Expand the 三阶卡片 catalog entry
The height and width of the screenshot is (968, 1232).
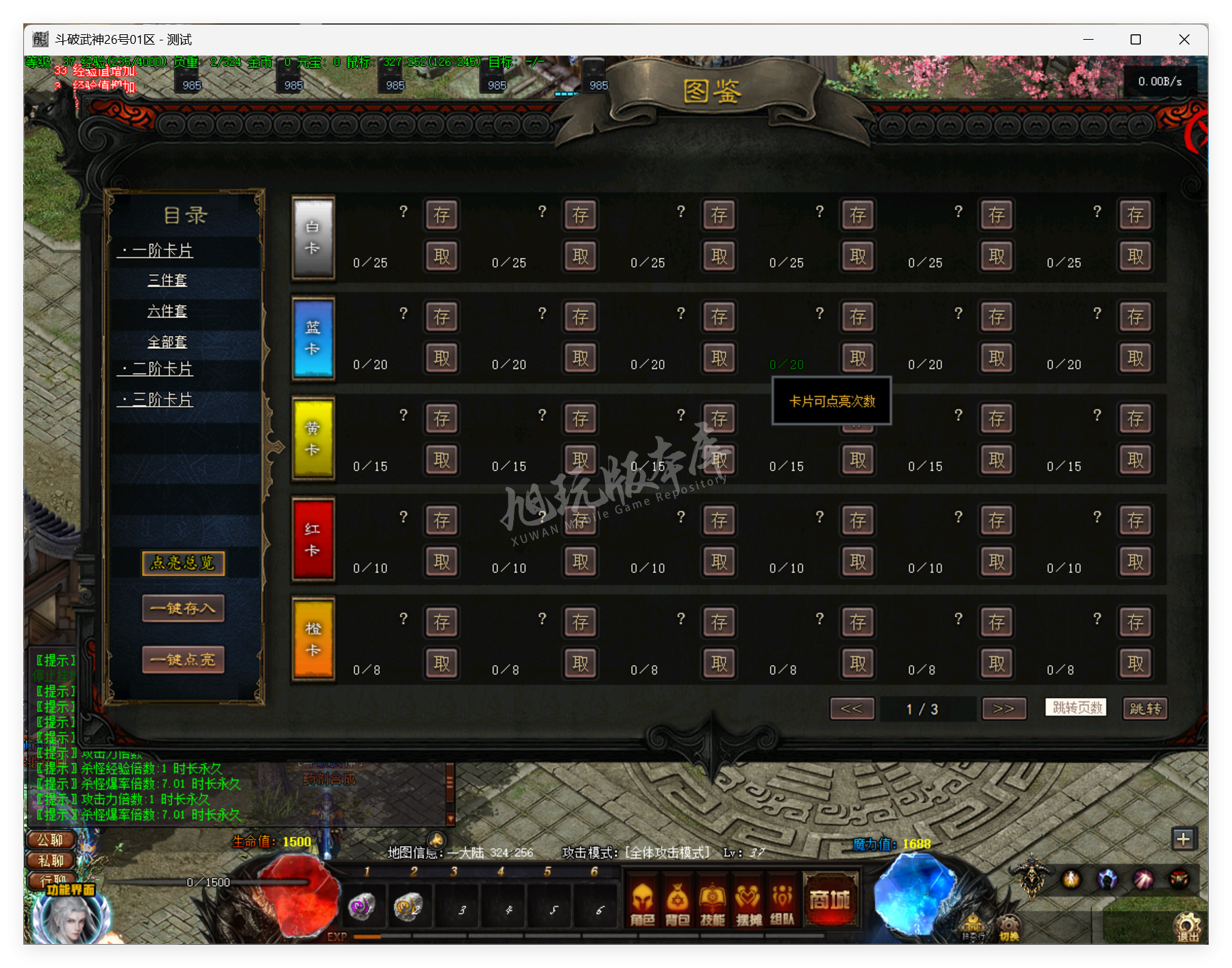pos(159,400)
